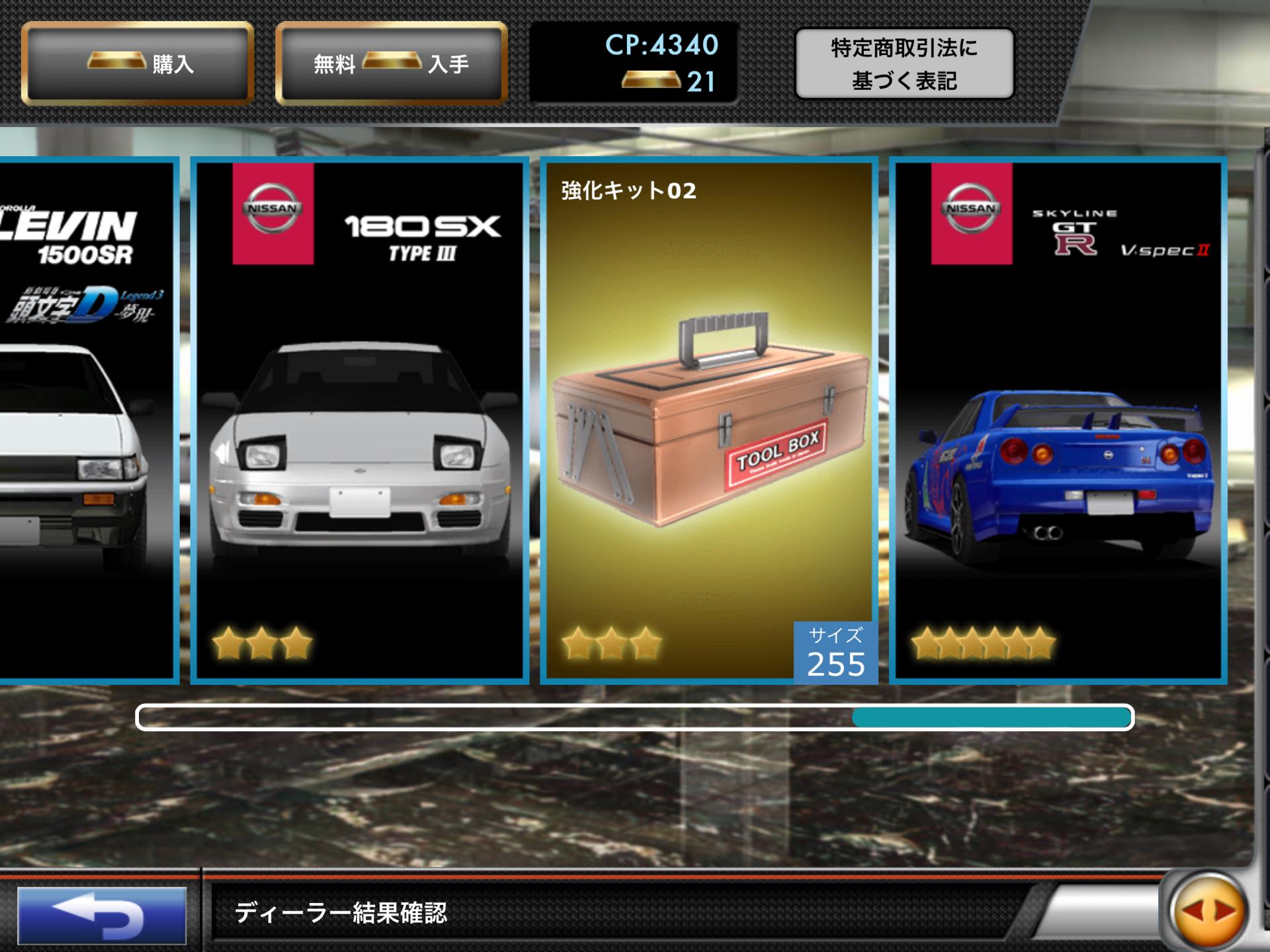
Task: Choose the Nissan 180SX Type III card
Action: point(360,420)
